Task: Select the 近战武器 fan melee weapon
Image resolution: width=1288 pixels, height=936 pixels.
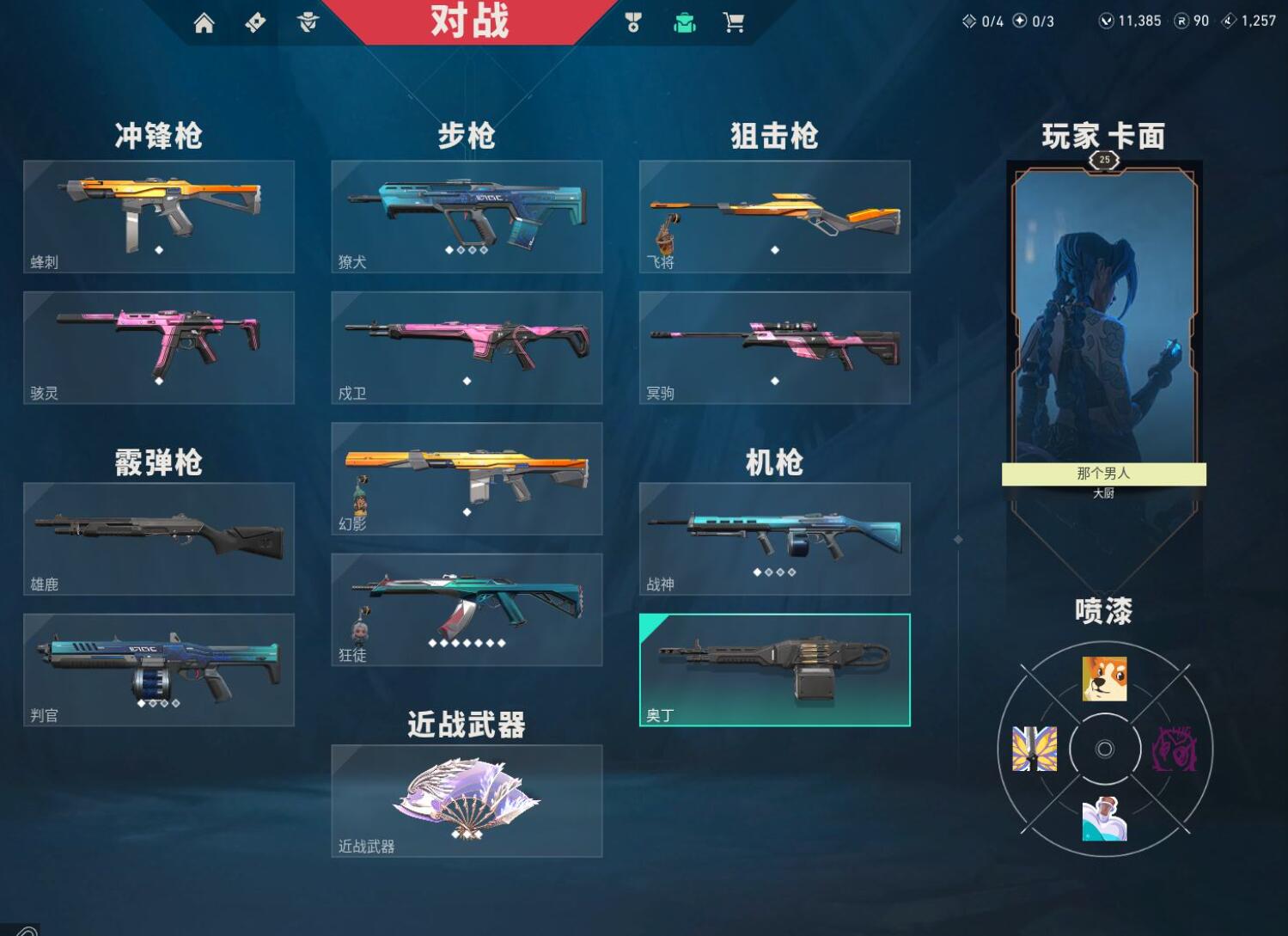Action: pos(467,799)
